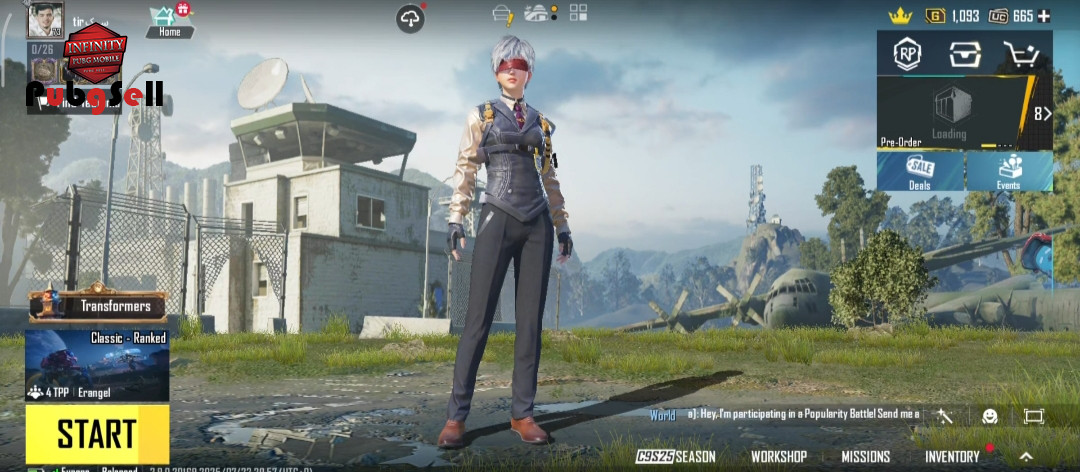
Task: Open the shopping cart shop
Action: 1020,55
